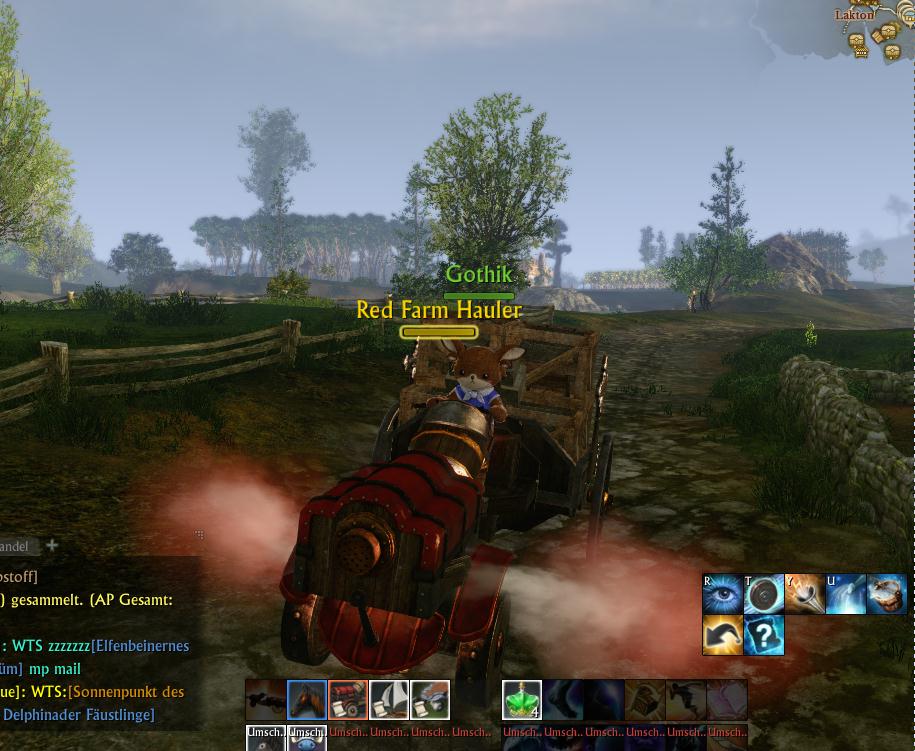Trigger the orange horn blast skill
915x751 pixels.
coord(805,594)
